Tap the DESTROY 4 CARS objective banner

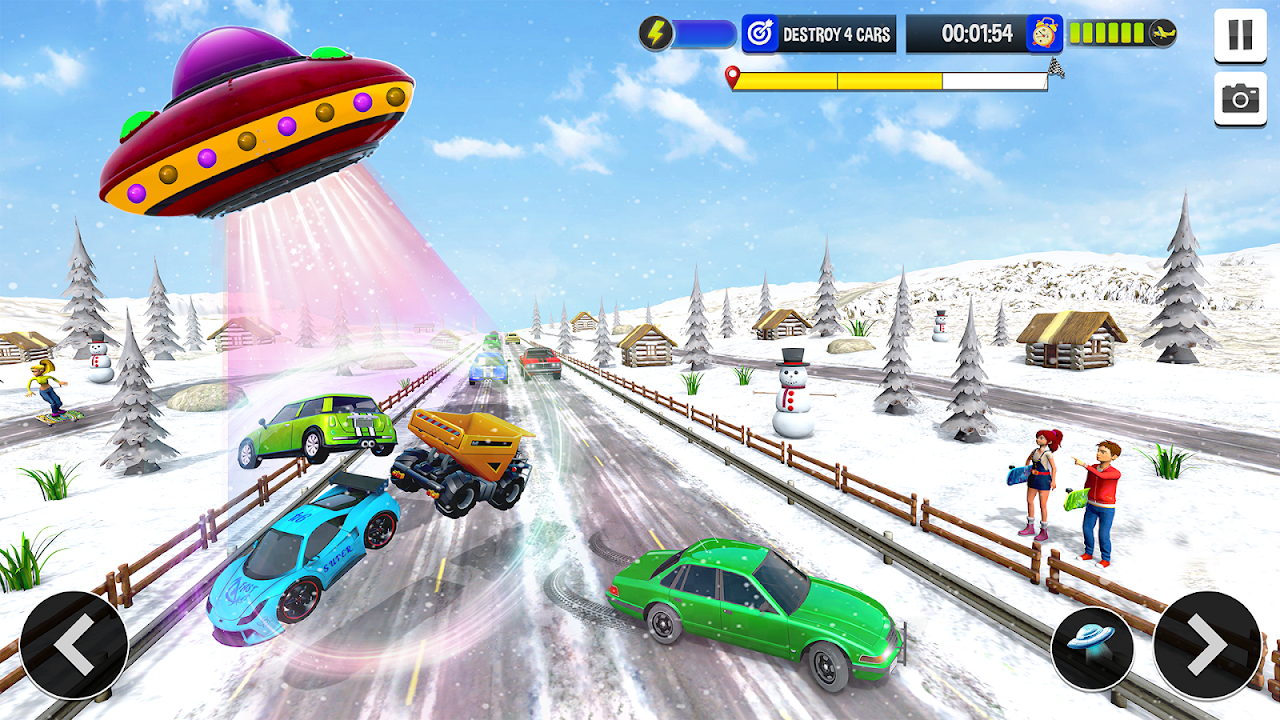[x=838, y=32]
